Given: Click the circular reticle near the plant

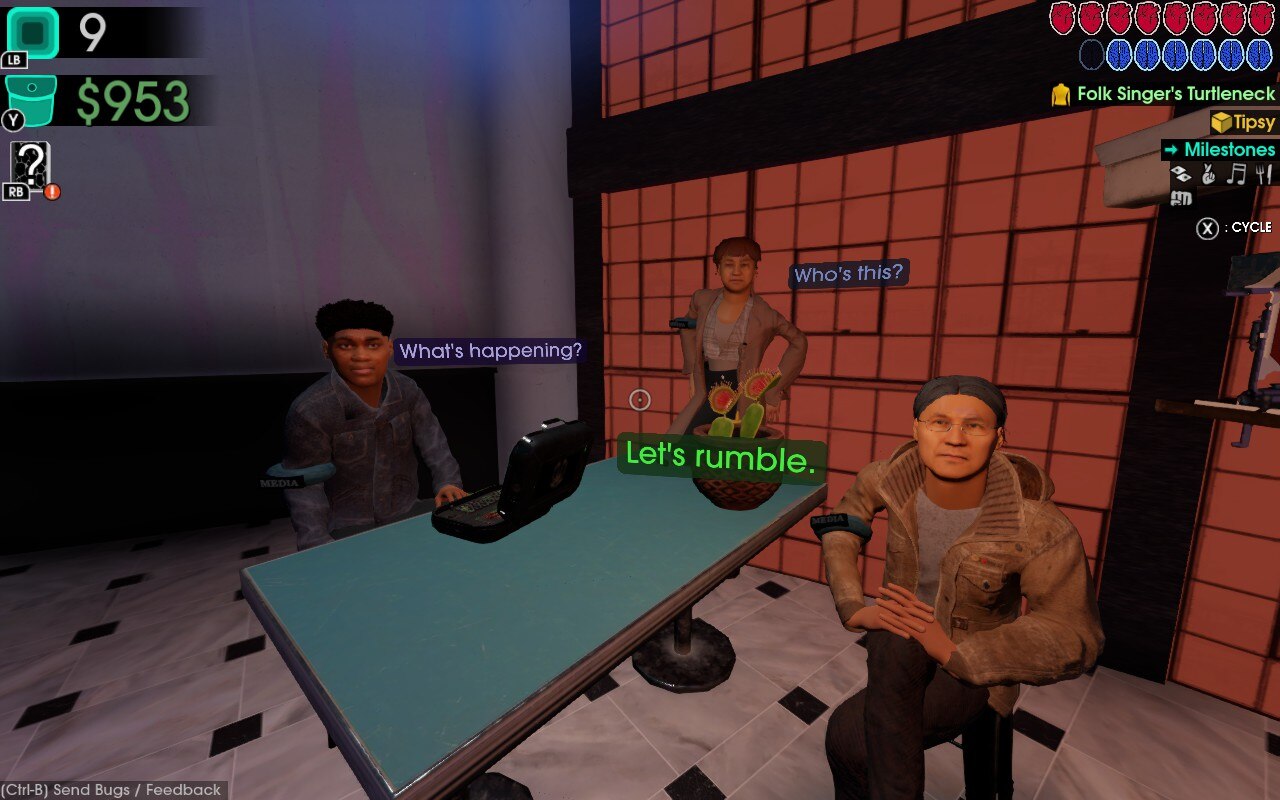Looking at the screenshot, I should click(x=639, y=400).
